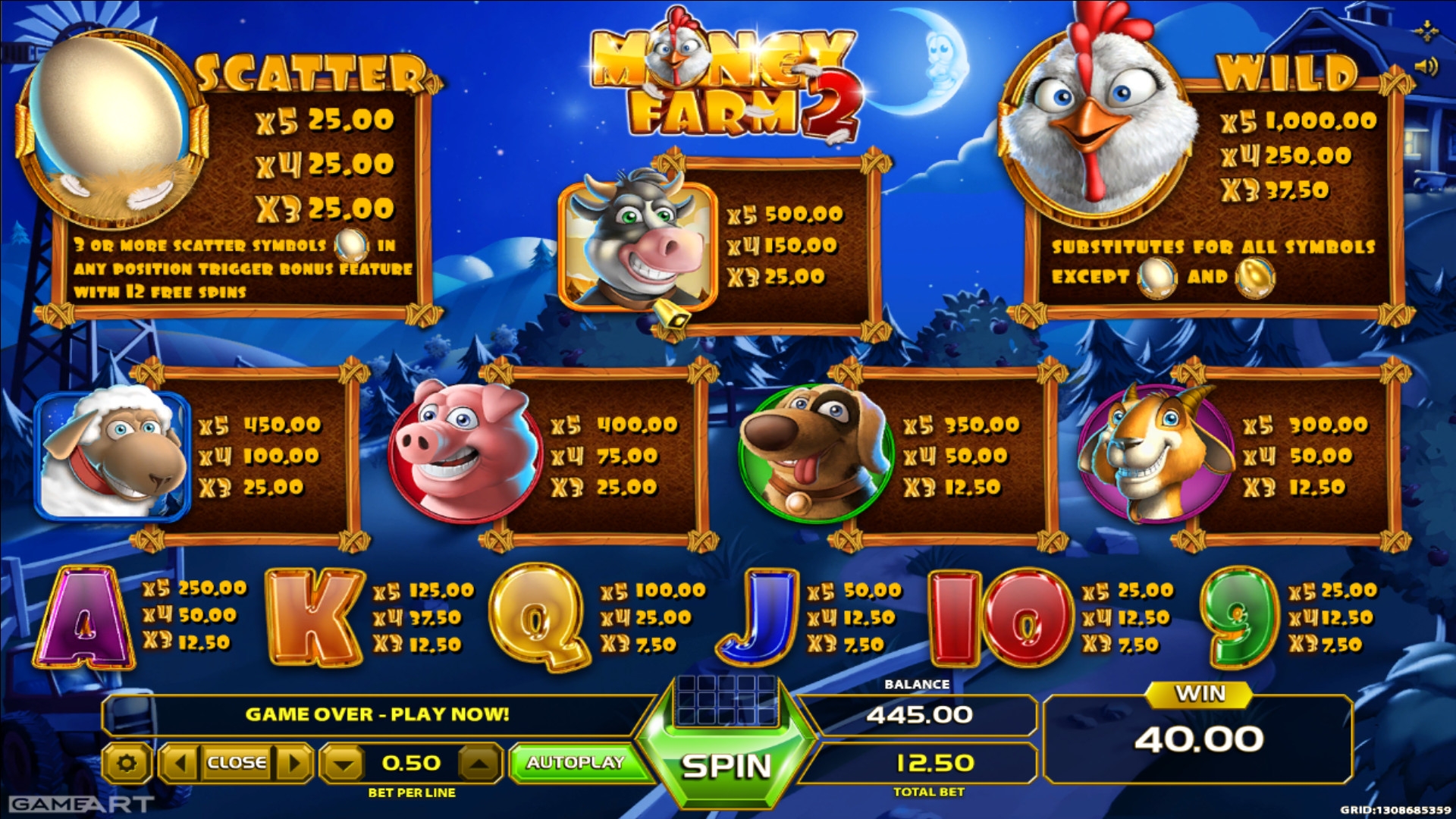Spin the reels with the green SPIN button
Image resolution: width=1456 pixels, height=819 pixels.
[726, 766]
